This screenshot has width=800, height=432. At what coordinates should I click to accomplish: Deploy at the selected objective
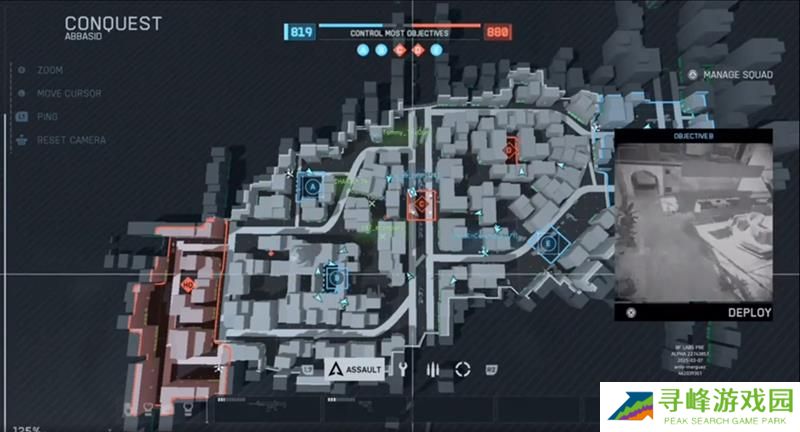click(x=748, y=312)
